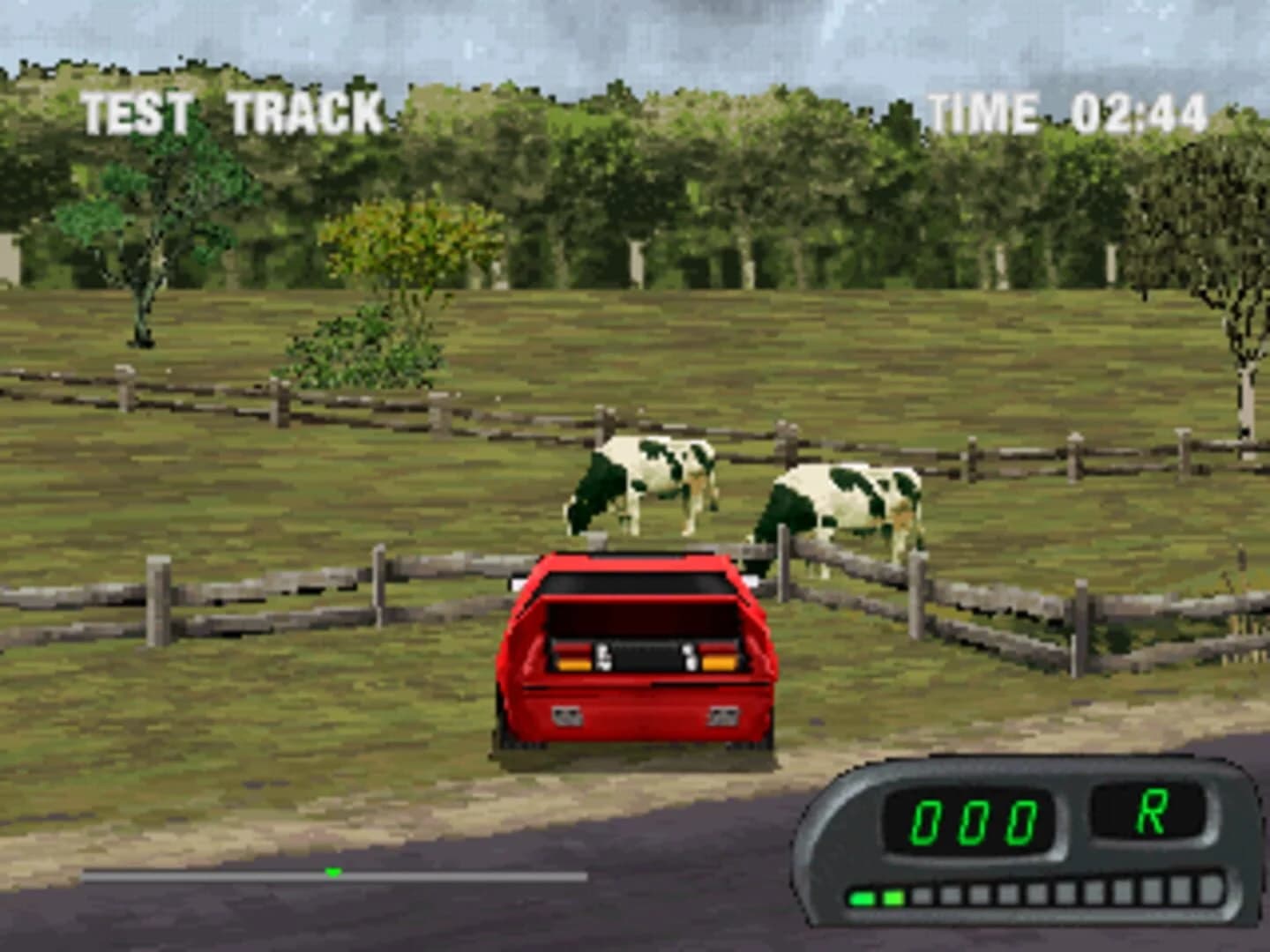1270x952 pixels.
Task: Toggle the rightmost unlit RPM segment
Action: [1210, 890]
